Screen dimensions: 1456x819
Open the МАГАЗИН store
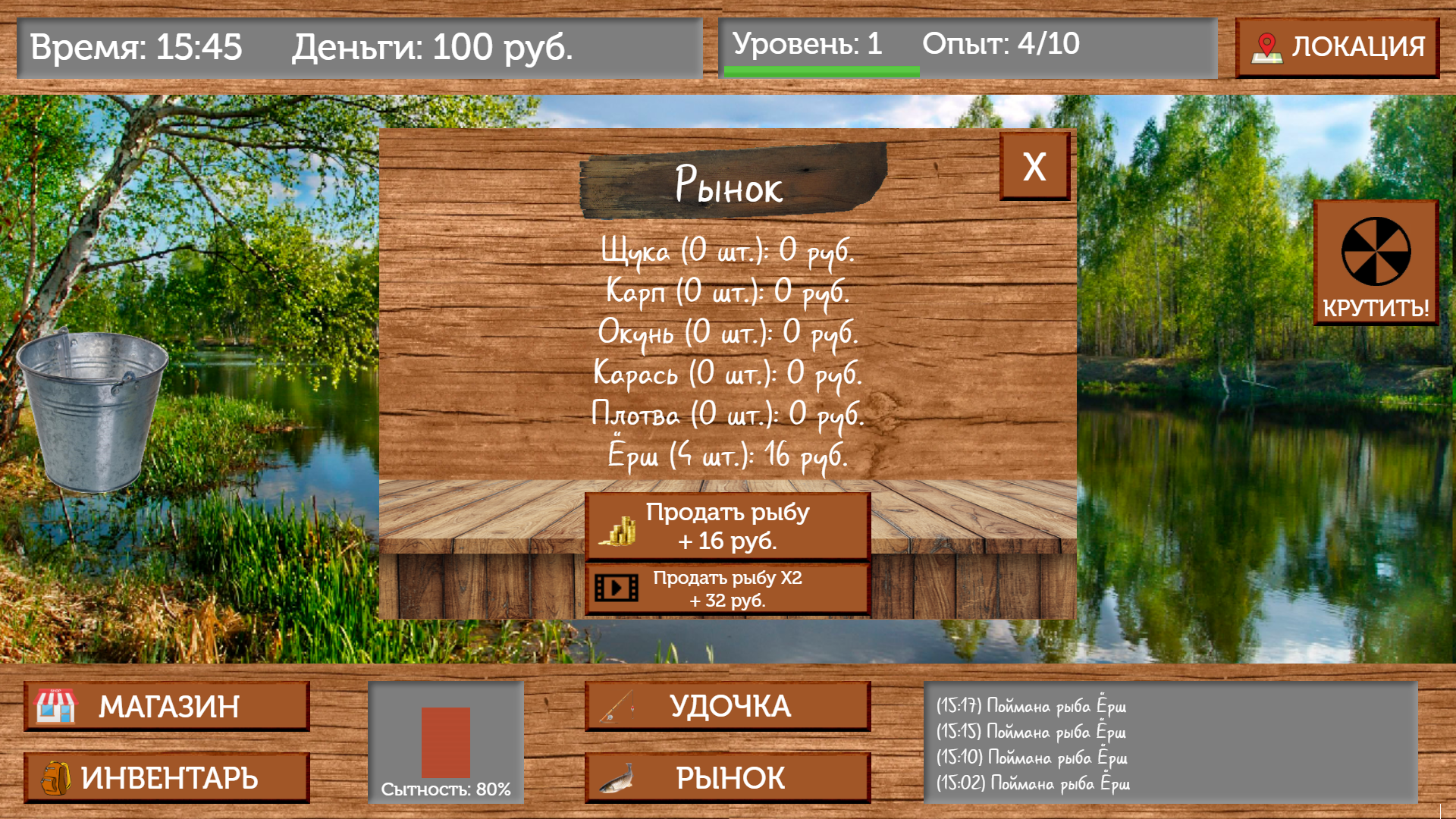click(167, 706)
